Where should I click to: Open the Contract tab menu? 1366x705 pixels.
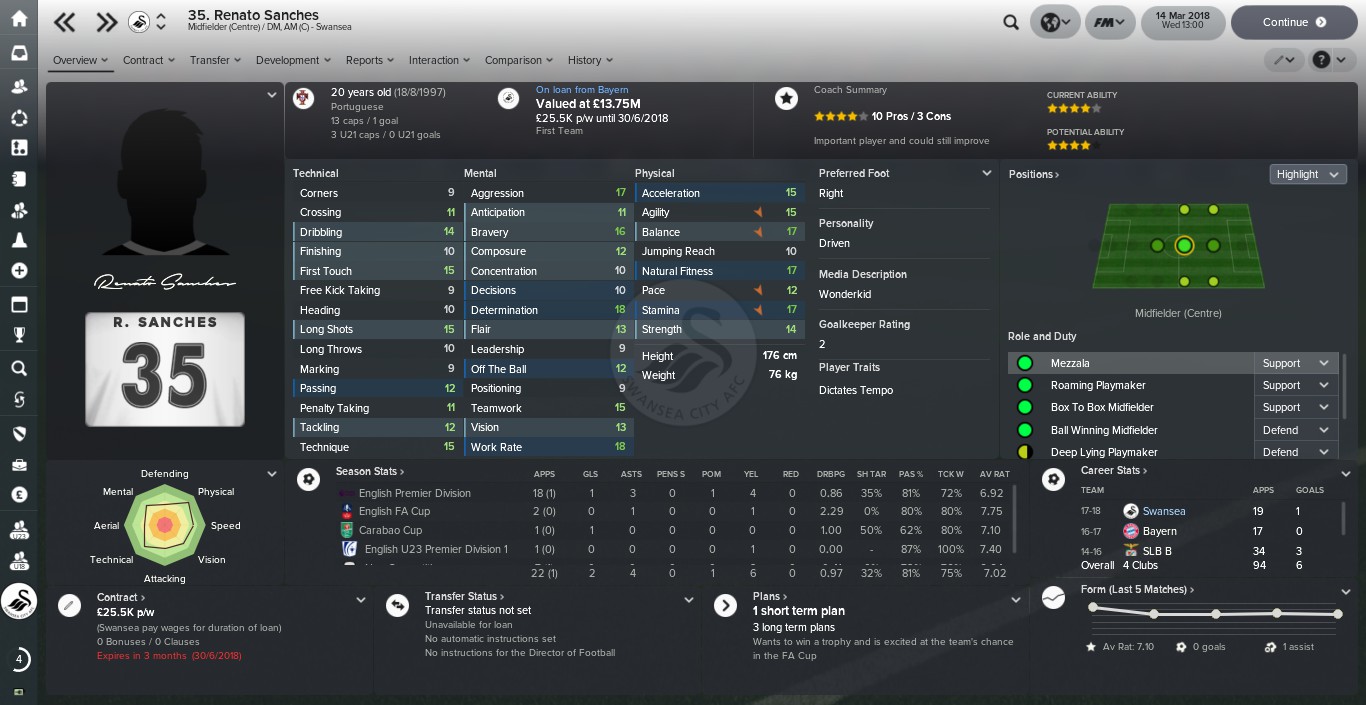148,60
